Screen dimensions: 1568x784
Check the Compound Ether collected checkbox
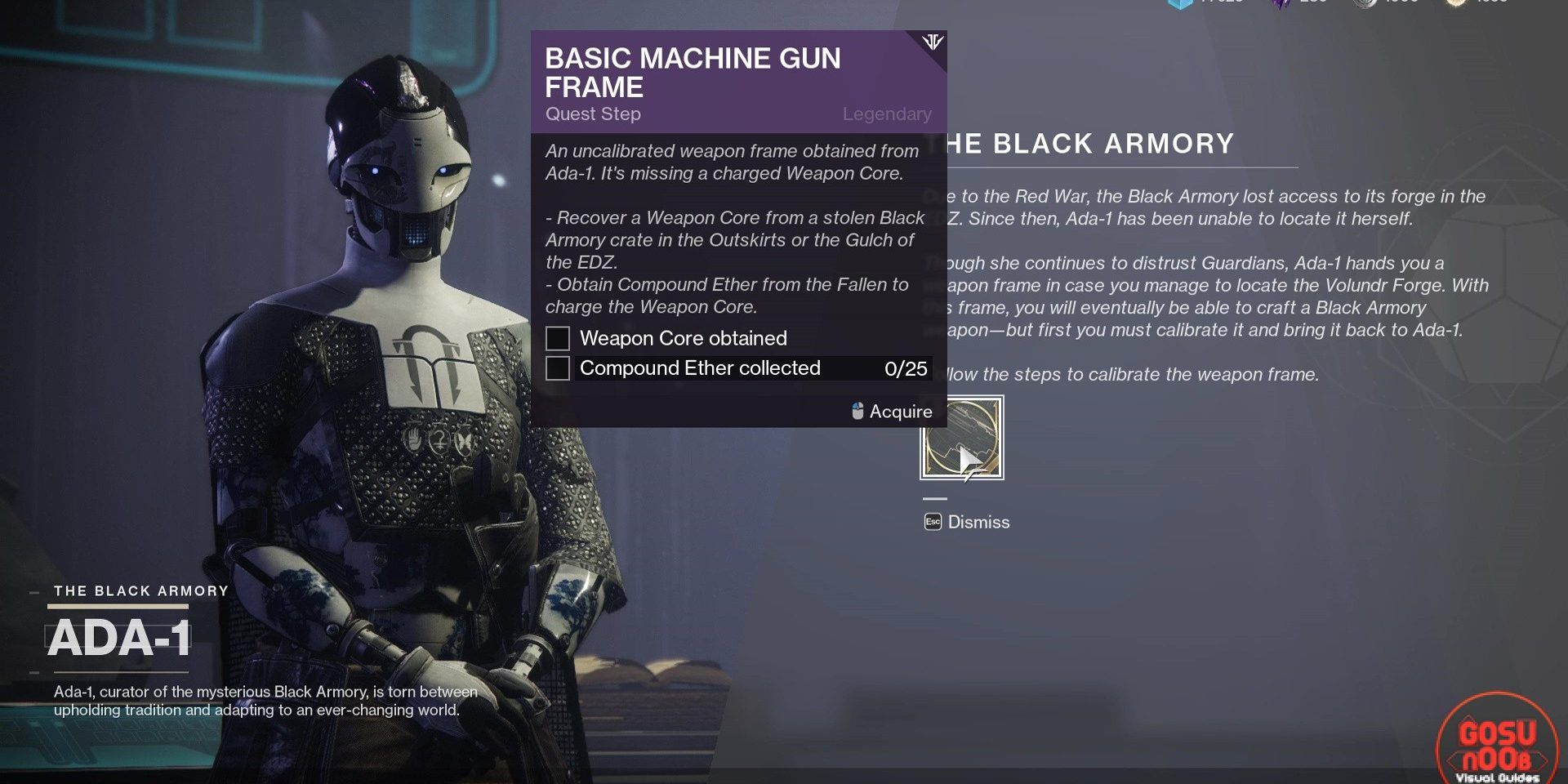tap(559, 368)
